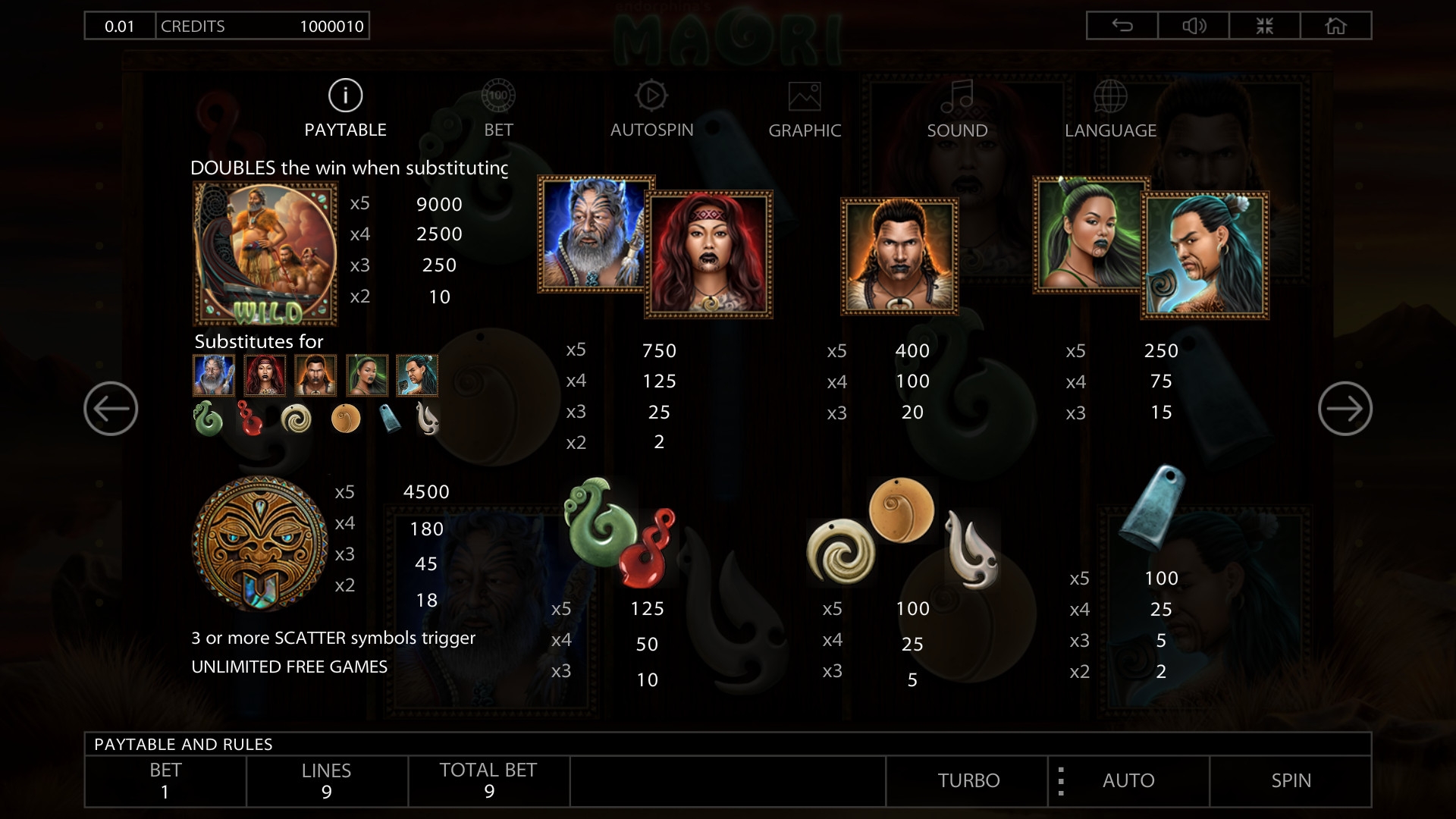The image size is (1456, 819).
Task: Enable Turbo mode
Action: tap(968, 780)
